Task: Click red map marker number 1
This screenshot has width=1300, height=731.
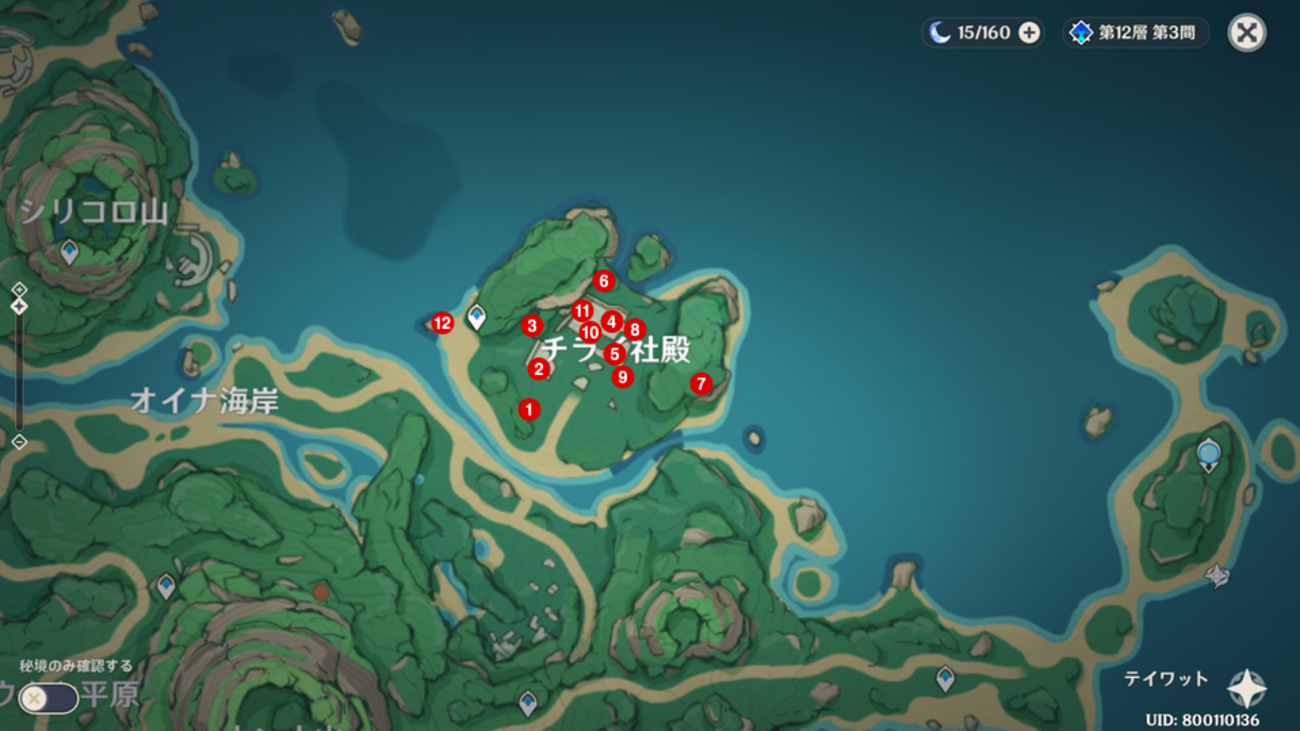Action: point(529,409)
